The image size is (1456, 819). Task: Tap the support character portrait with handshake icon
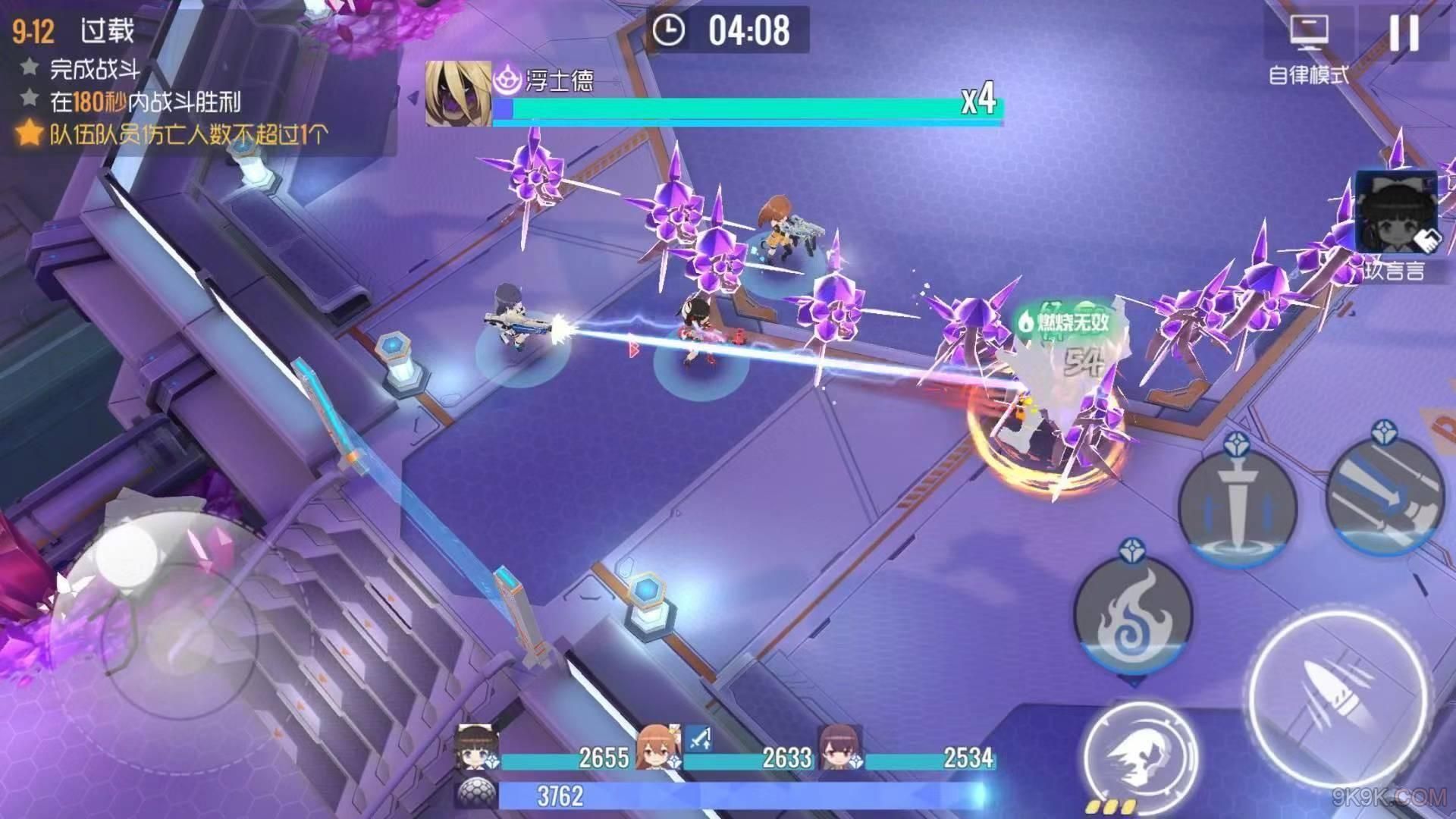pos(1397,212)
